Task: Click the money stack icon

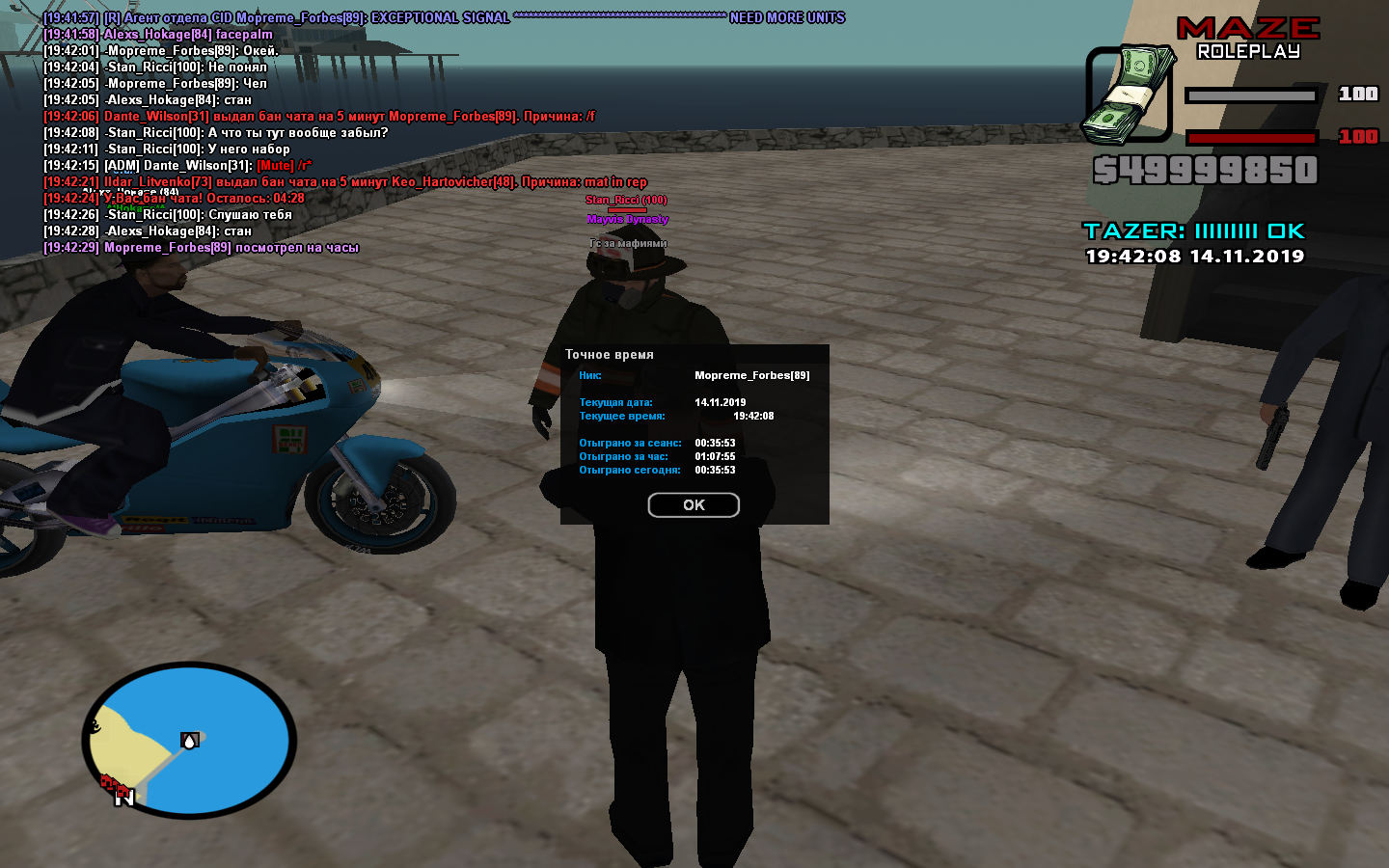Action: coord(1131,92)
